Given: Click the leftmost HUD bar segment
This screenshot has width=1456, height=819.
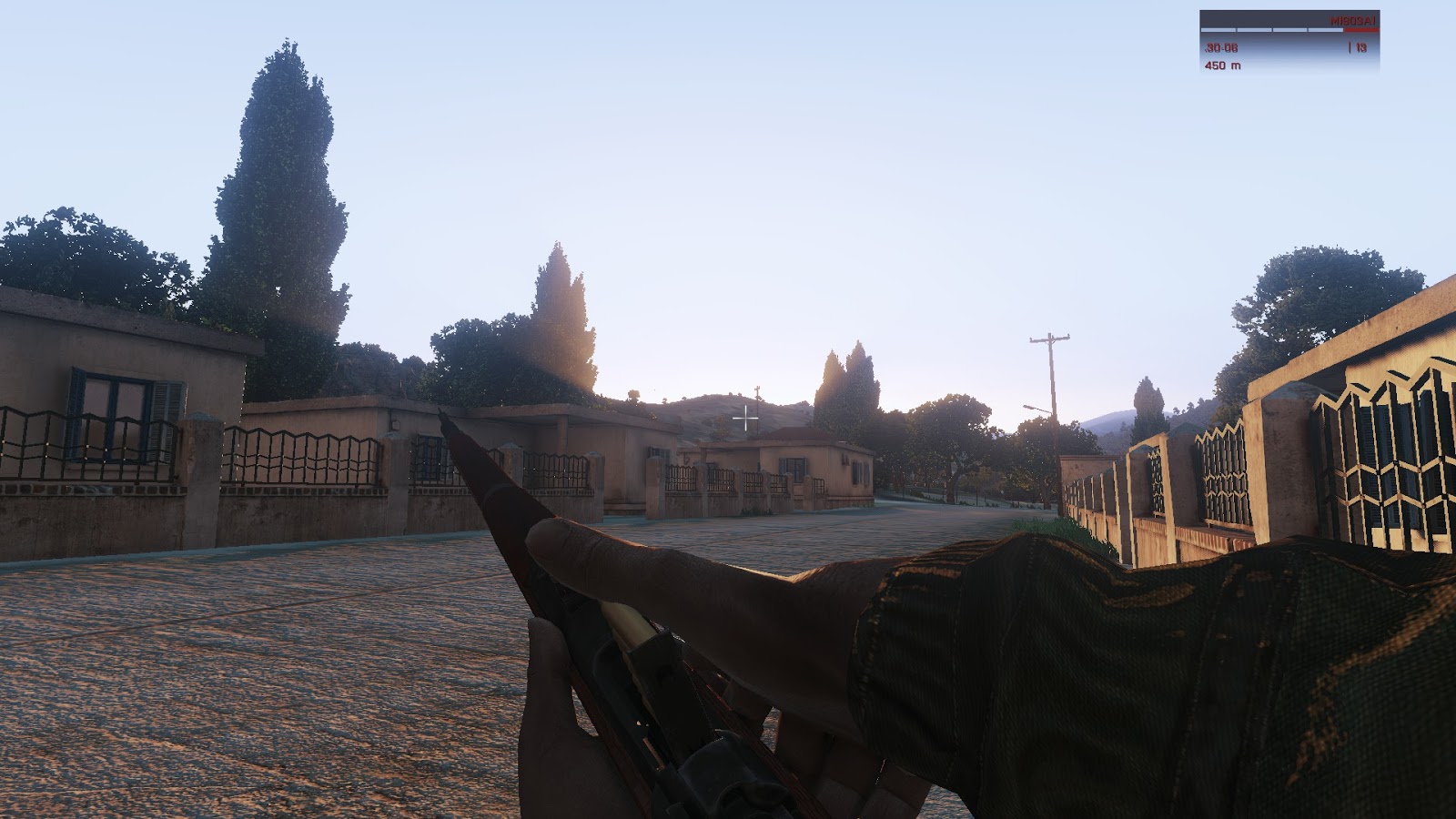Looking at the screenshot, I should [x=1218, y=30].
